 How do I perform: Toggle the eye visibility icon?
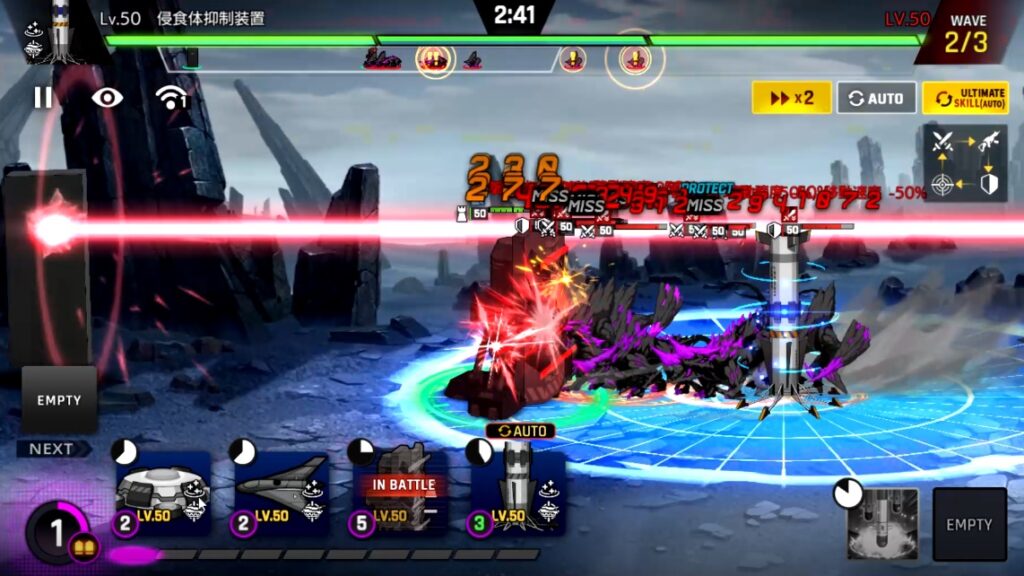pyautogui.click(x=107, y=97)
